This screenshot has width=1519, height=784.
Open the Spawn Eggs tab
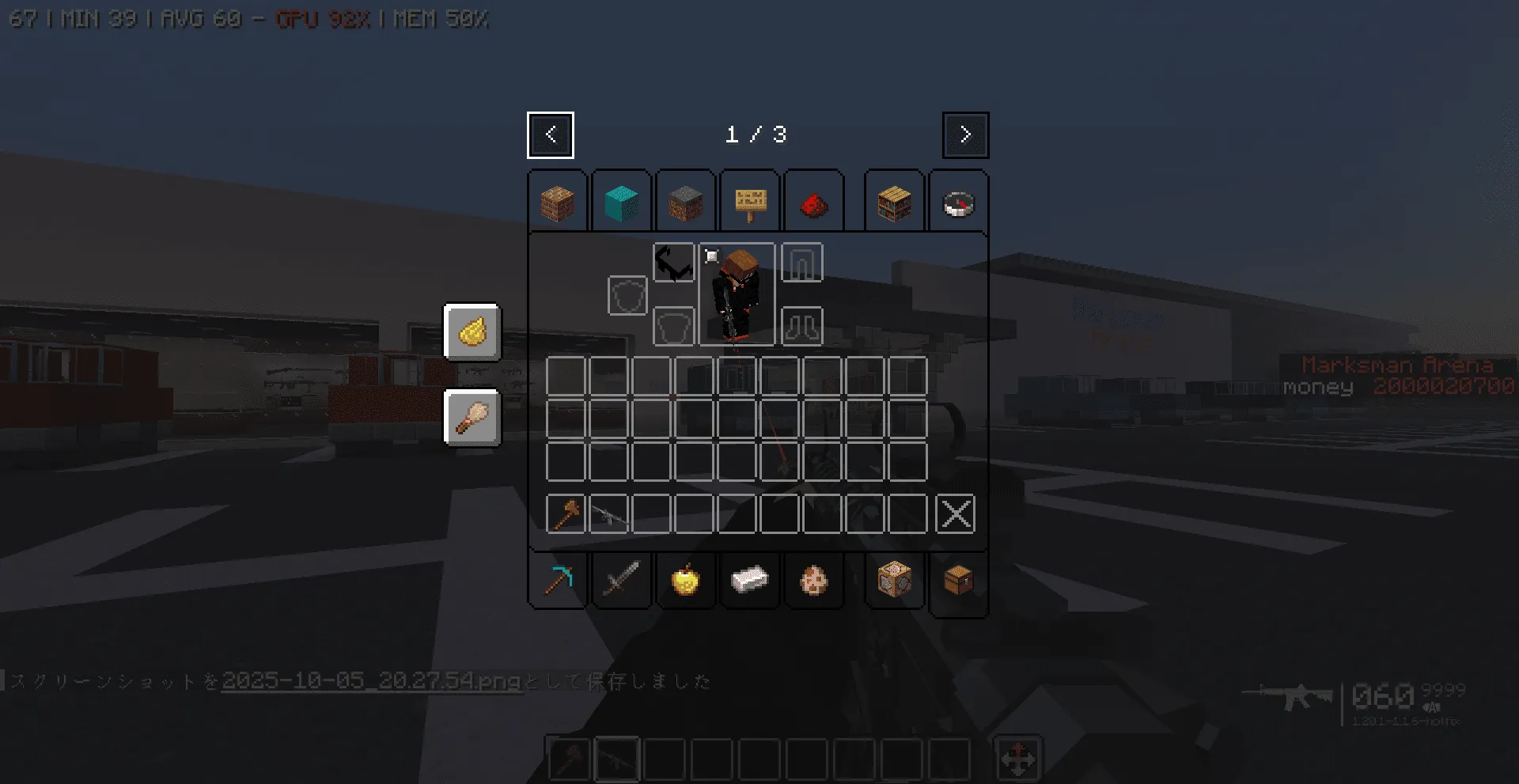[814, 581]
